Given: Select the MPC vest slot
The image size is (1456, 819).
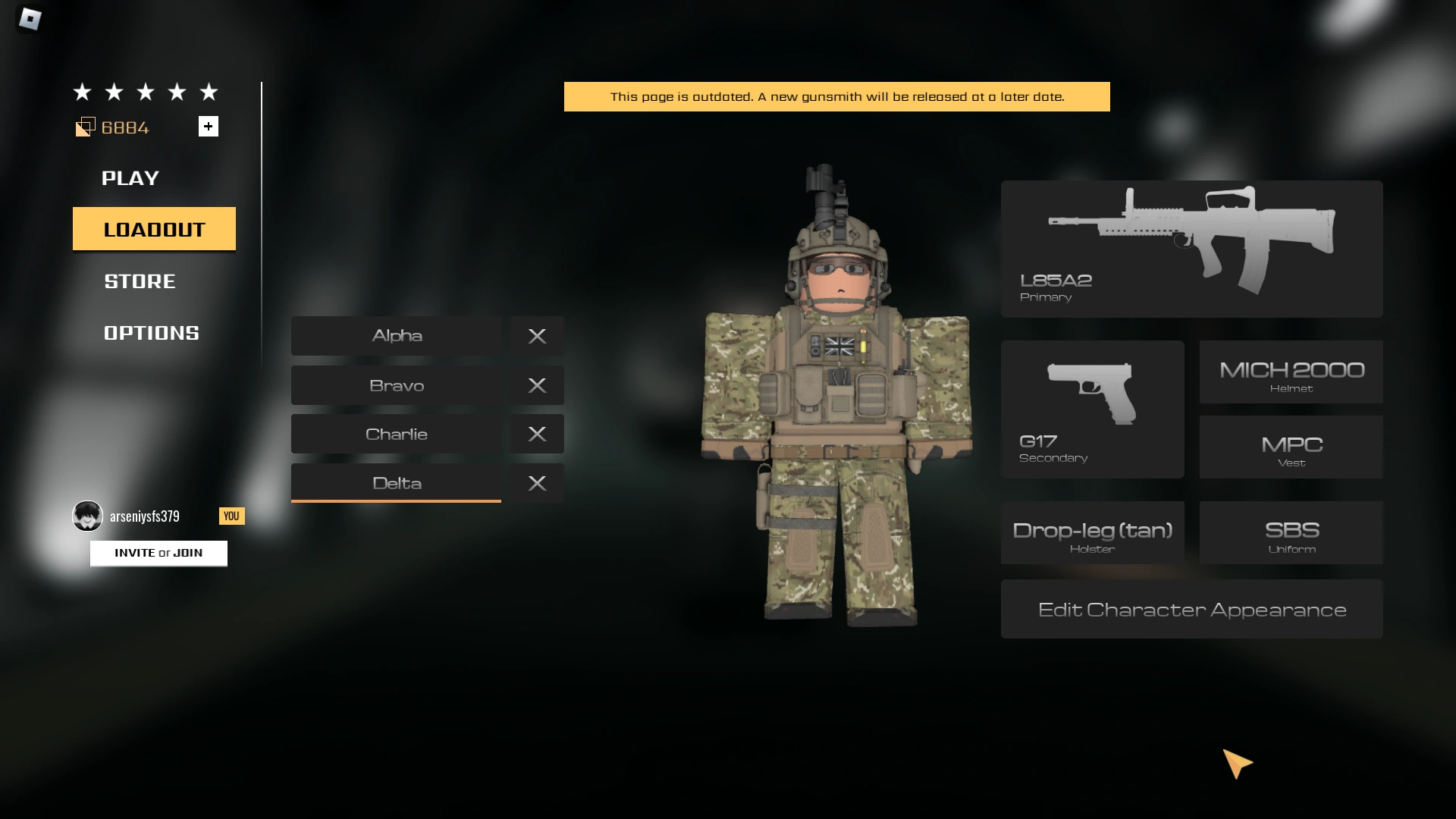Looking at the screenshot, I should coord(1290,447).
